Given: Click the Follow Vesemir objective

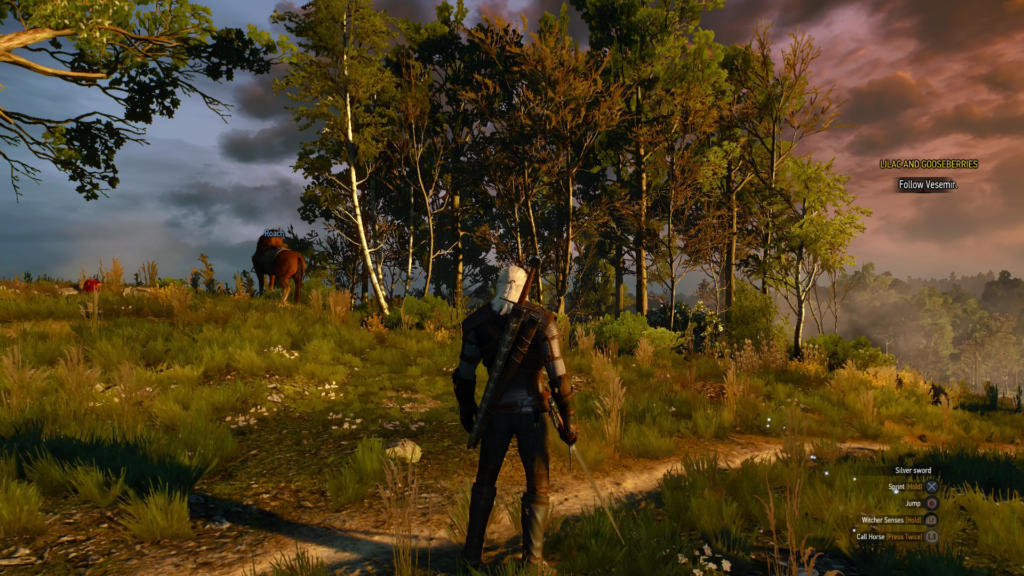Looking at the screenshot, I should tap(927, 185).
